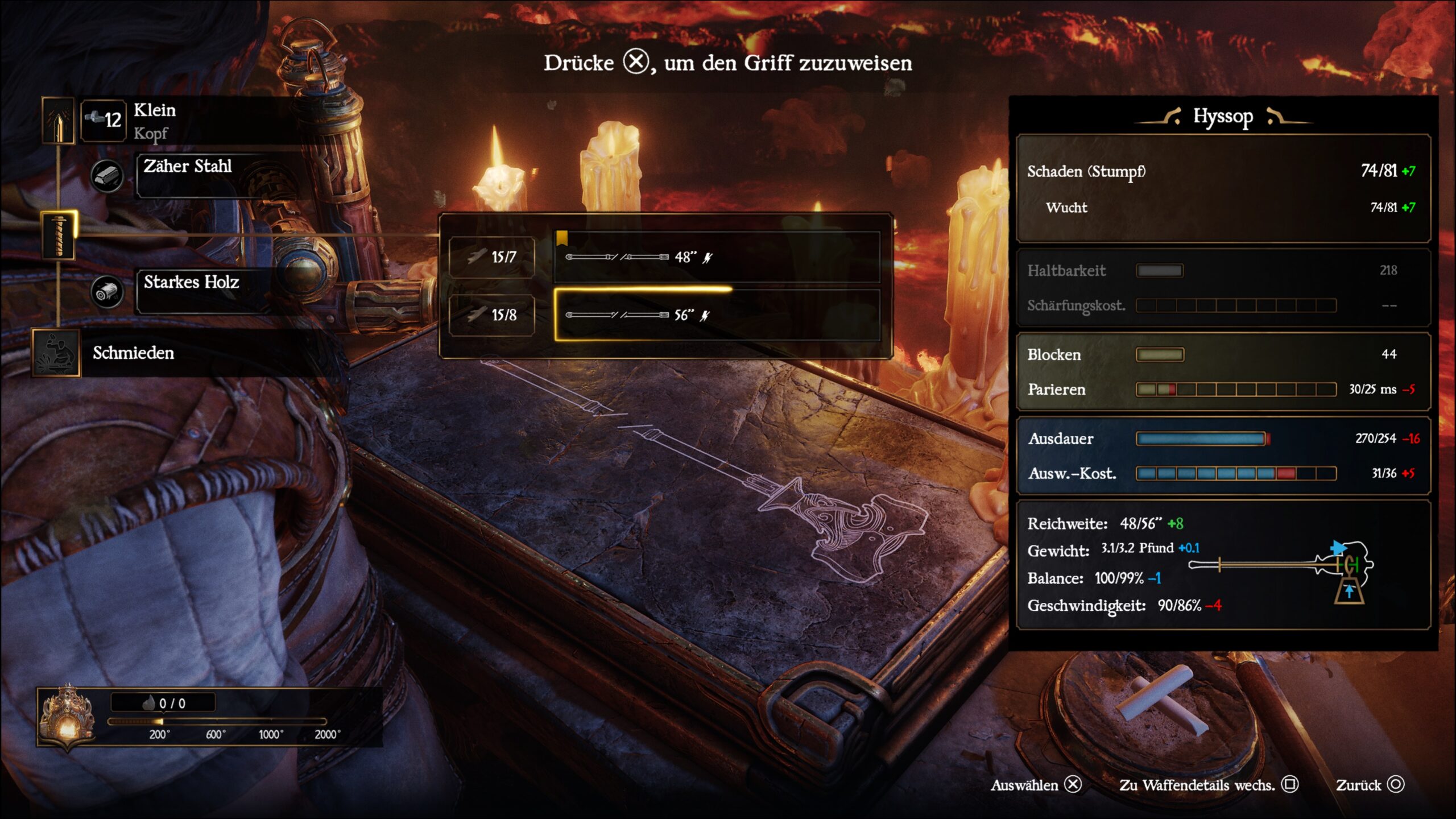Start forging with Schmieden
Screen dimensions: 1456x819
133,353
